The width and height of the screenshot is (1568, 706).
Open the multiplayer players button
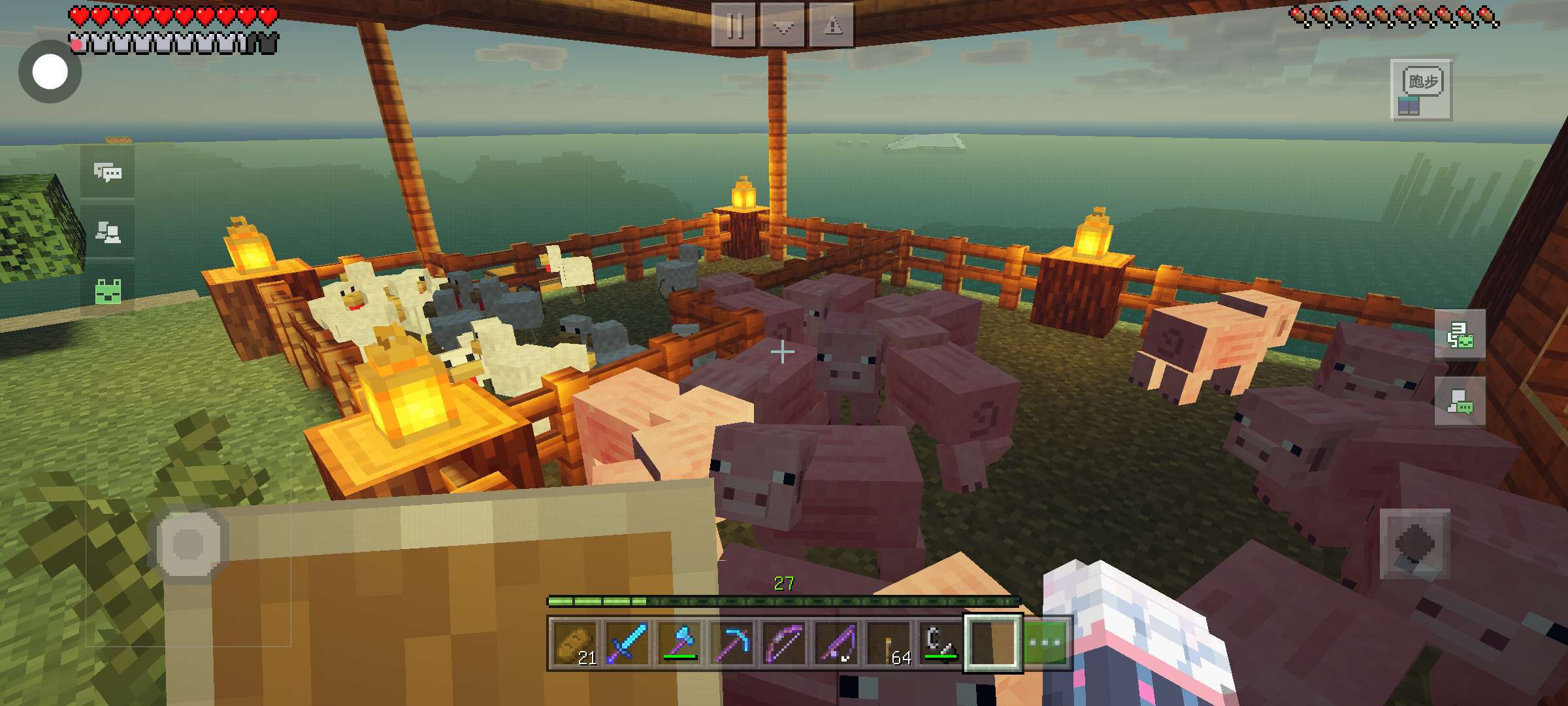pyautogui.click(x=108, y=231)
